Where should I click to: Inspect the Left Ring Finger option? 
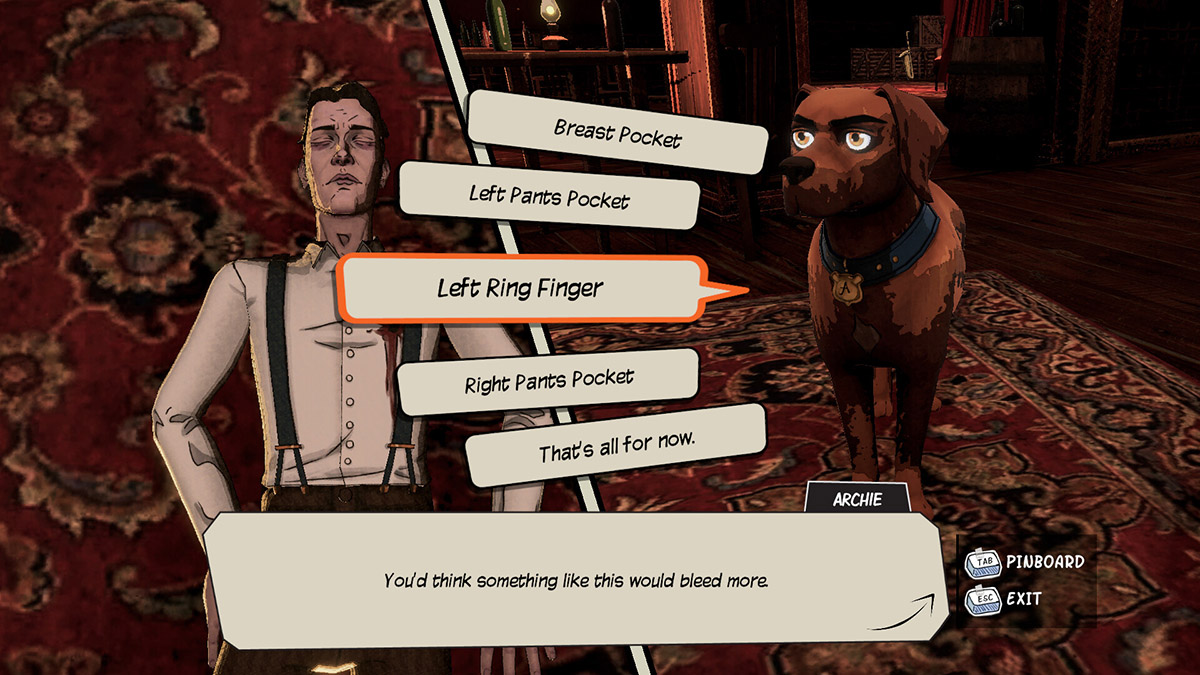pyautogui.click(x=520, y=289)
